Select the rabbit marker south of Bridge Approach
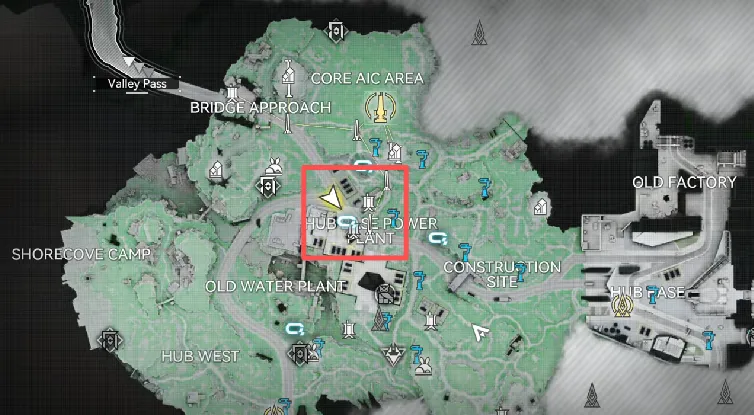Image resolution: width=754 pixels, height=415 pixels. coord(273,164)
